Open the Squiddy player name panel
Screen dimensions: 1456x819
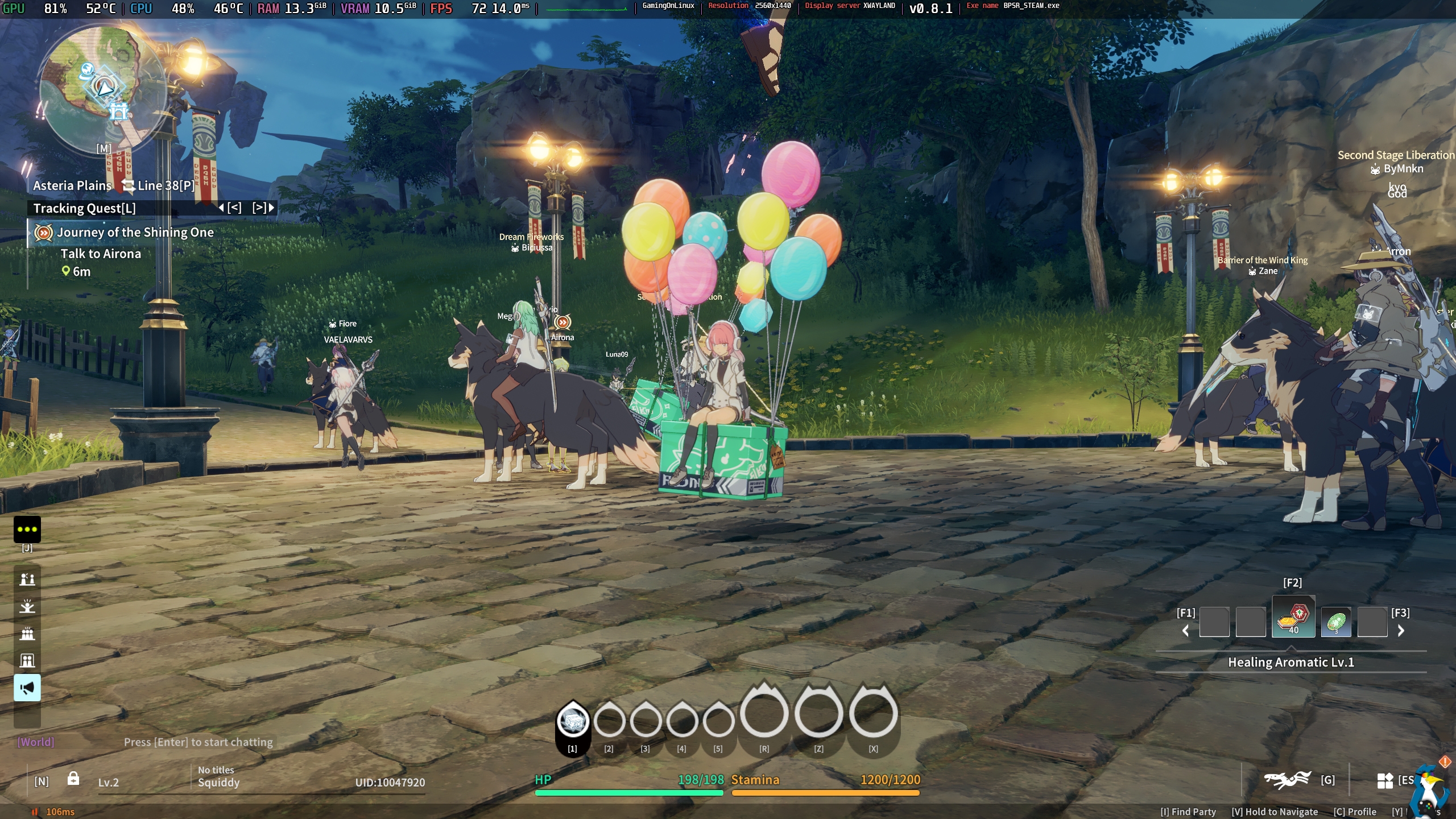(x=218, y=783)
